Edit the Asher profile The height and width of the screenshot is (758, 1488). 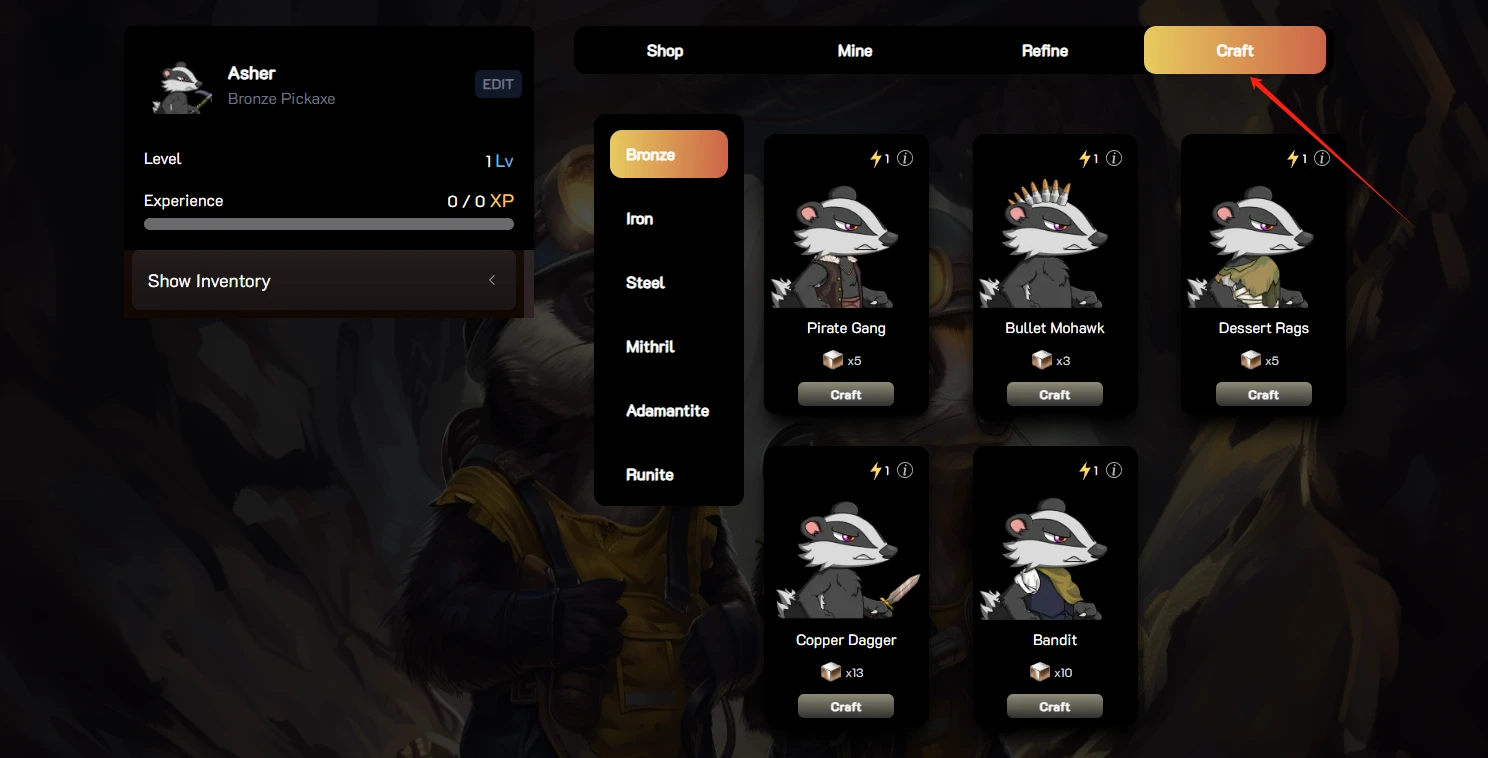pos(498,85)
